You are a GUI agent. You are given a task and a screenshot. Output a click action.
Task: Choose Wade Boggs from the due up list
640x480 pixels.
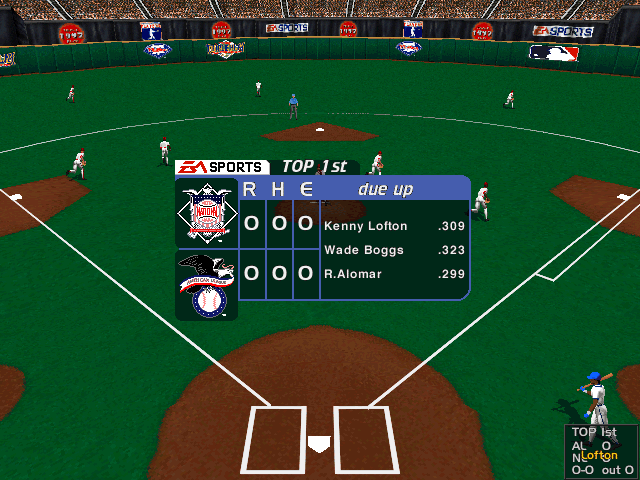click(355, 250)
